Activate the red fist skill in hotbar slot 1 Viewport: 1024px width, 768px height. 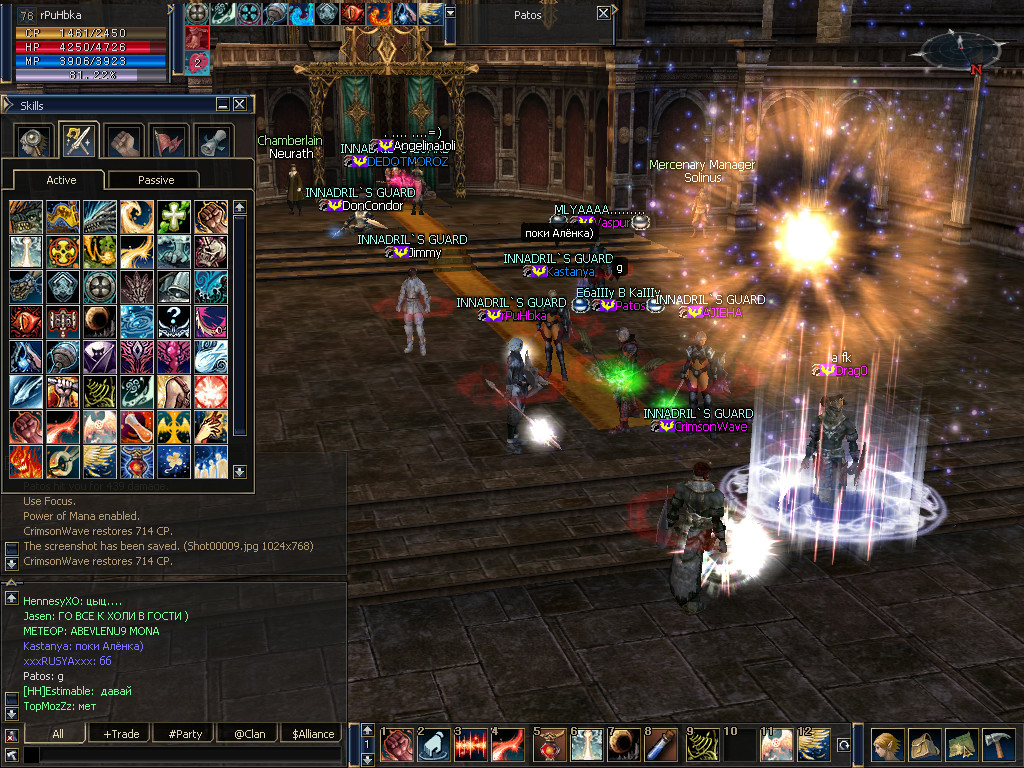coord(399,746)
